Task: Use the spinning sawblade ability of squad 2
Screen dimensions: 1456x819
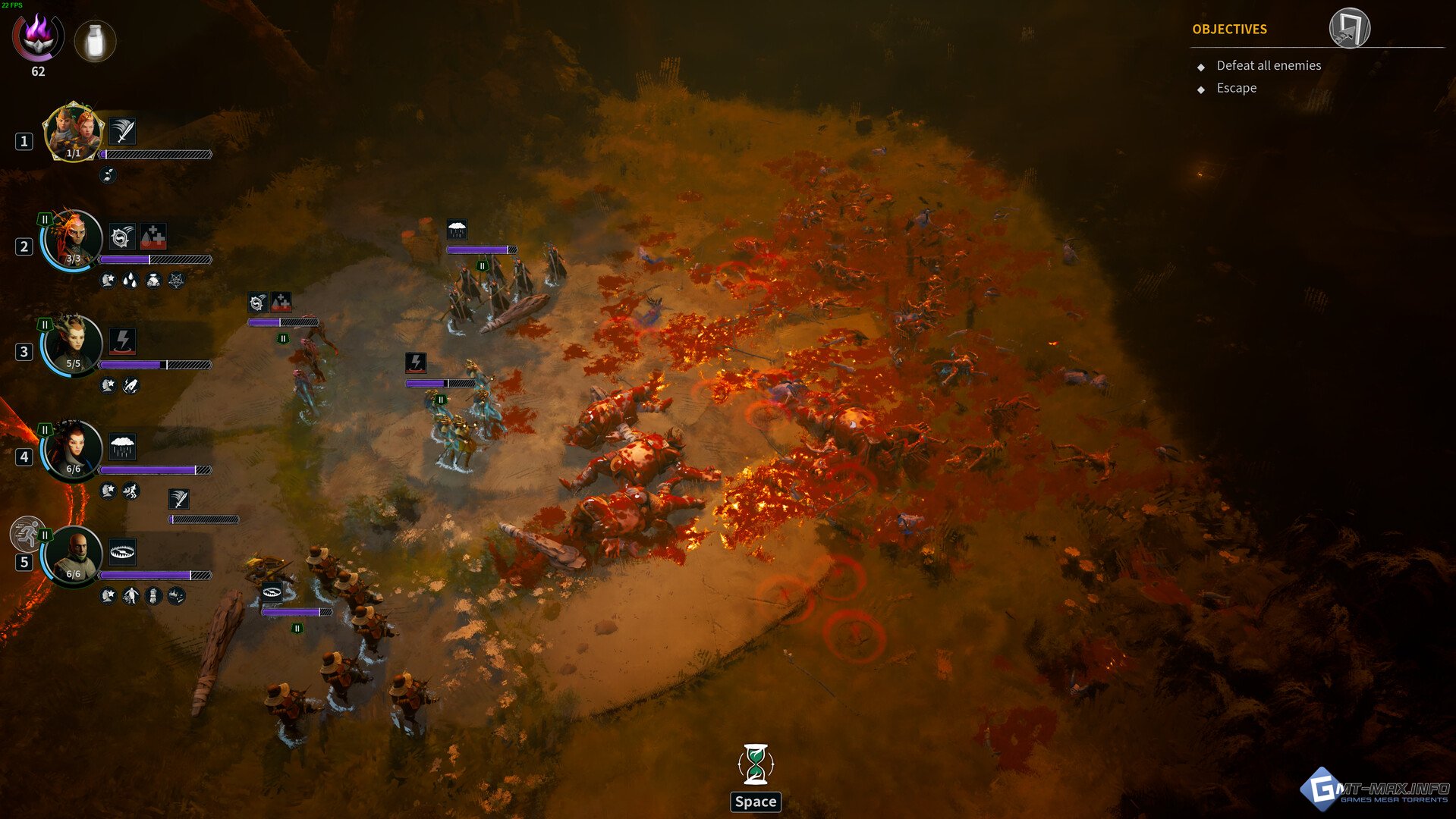Action: click(122, 237)
